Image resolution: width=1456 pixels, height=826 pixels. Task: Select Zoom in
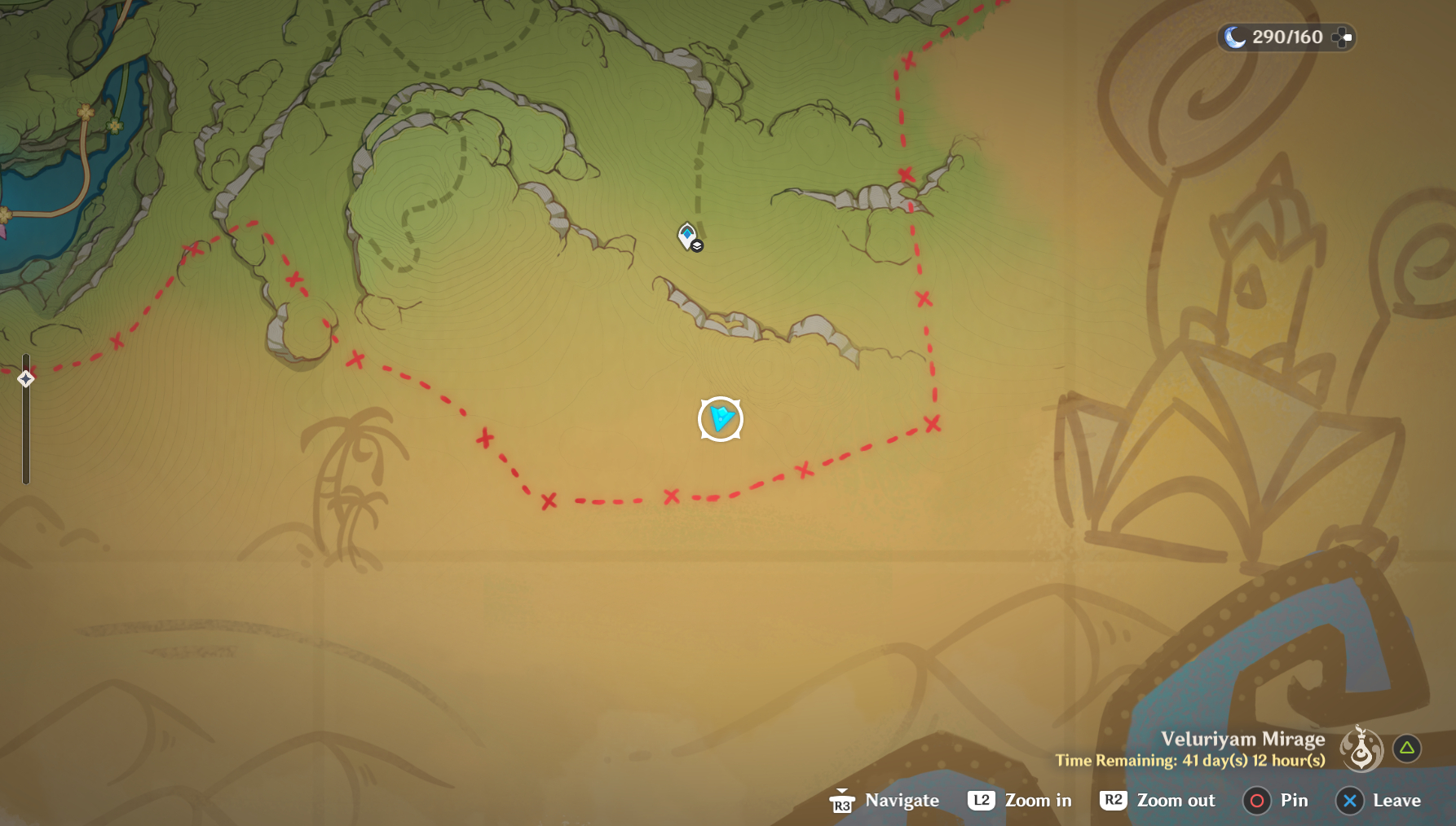pos(1040,800)
